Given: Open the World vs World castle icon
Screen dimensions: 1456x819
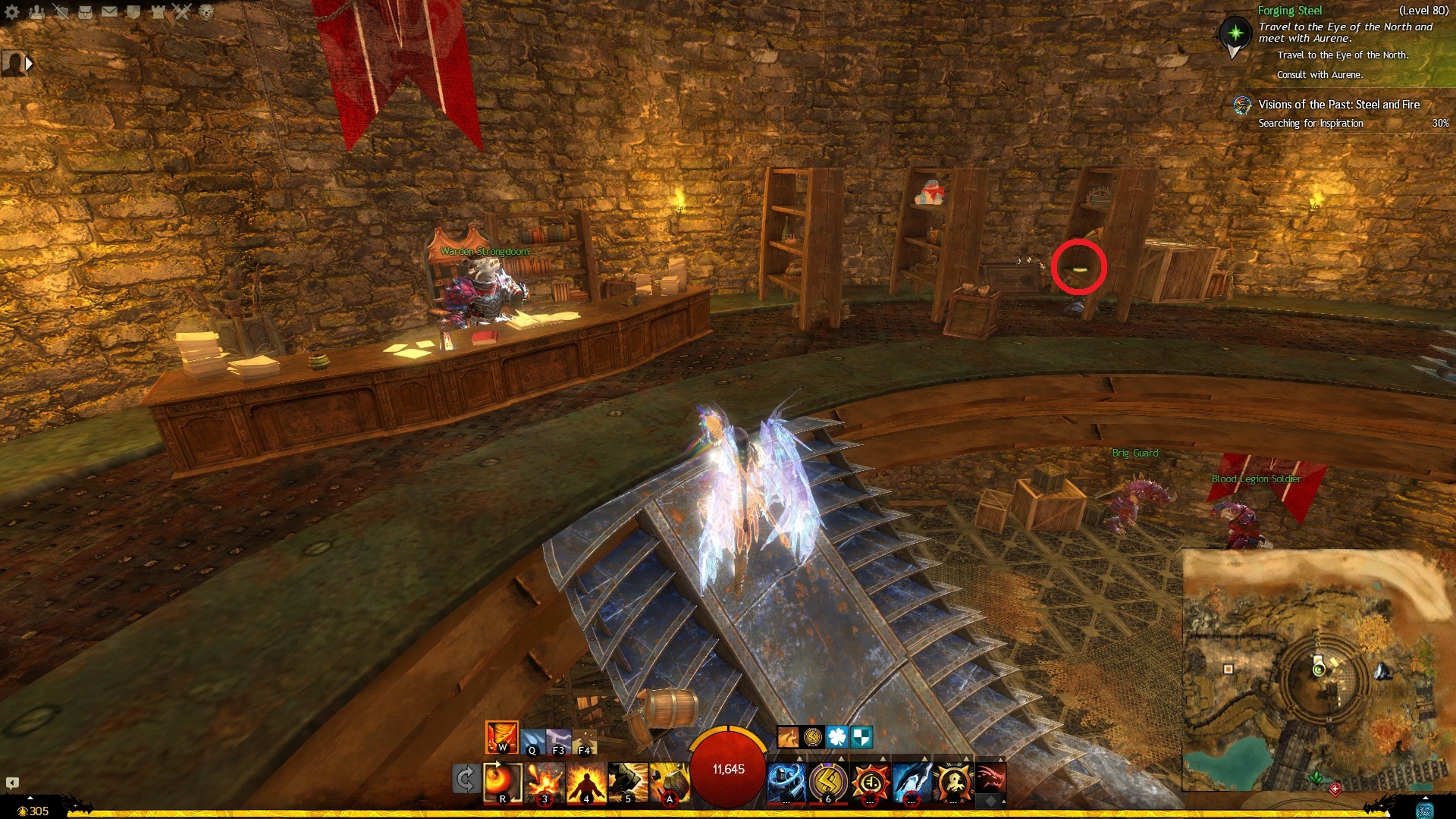Looking at the screenshot, I should coord(158,11).
